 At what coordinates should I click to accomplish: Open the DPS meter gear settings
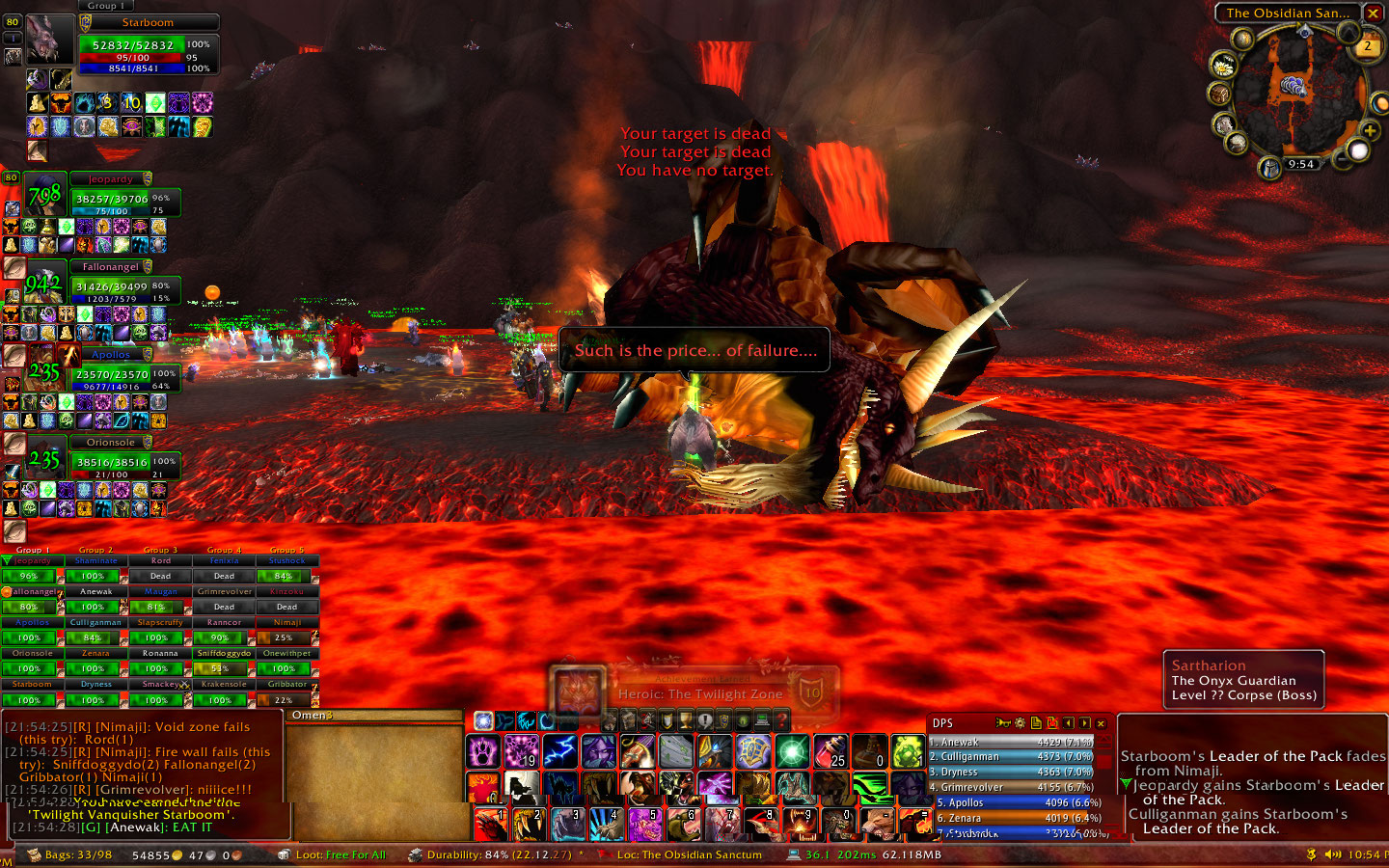click(x=1020, y=723)
